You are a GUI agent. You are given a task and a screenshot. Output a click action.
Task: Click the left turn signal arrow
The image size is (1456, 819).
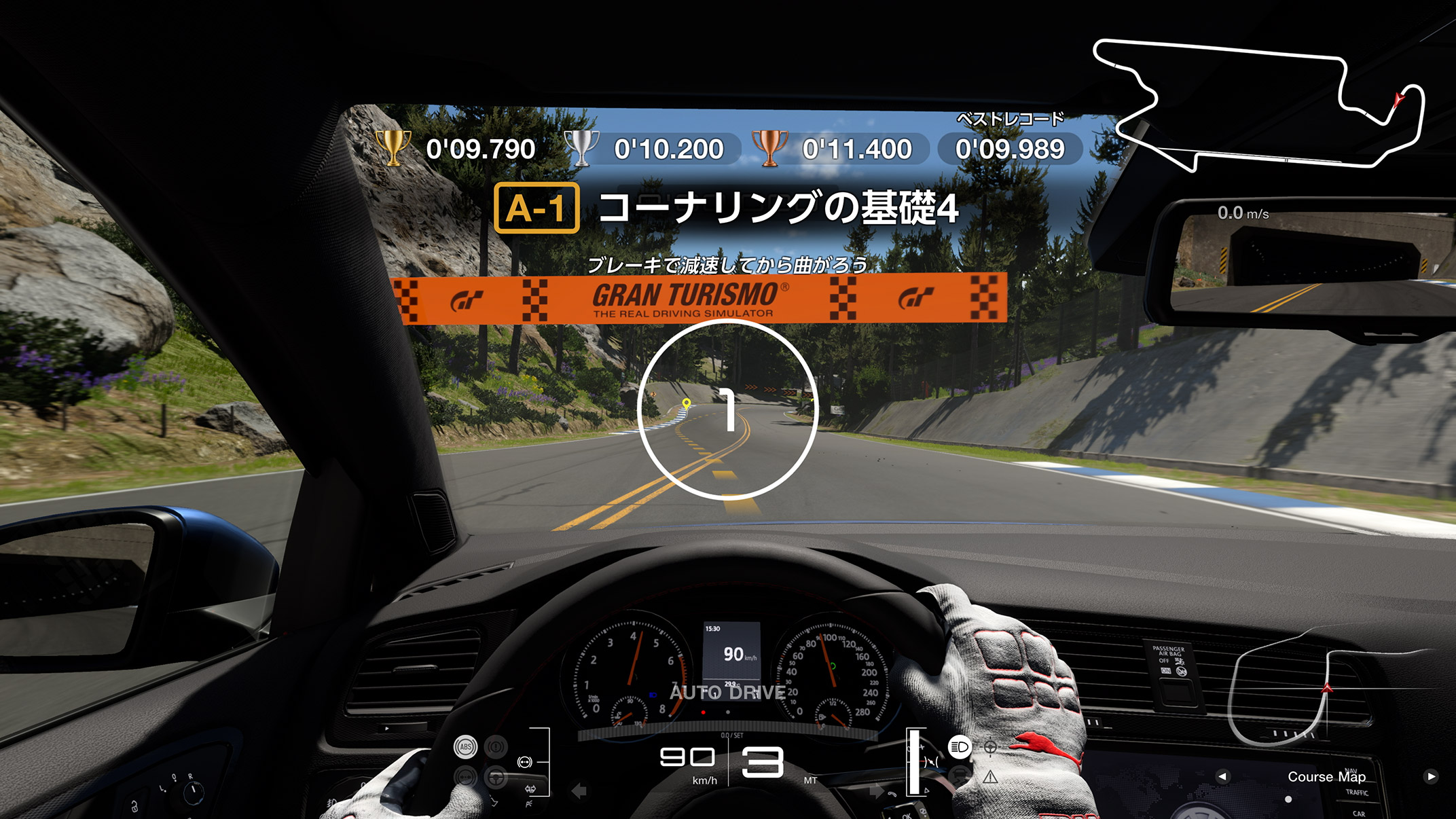point(579,790)
